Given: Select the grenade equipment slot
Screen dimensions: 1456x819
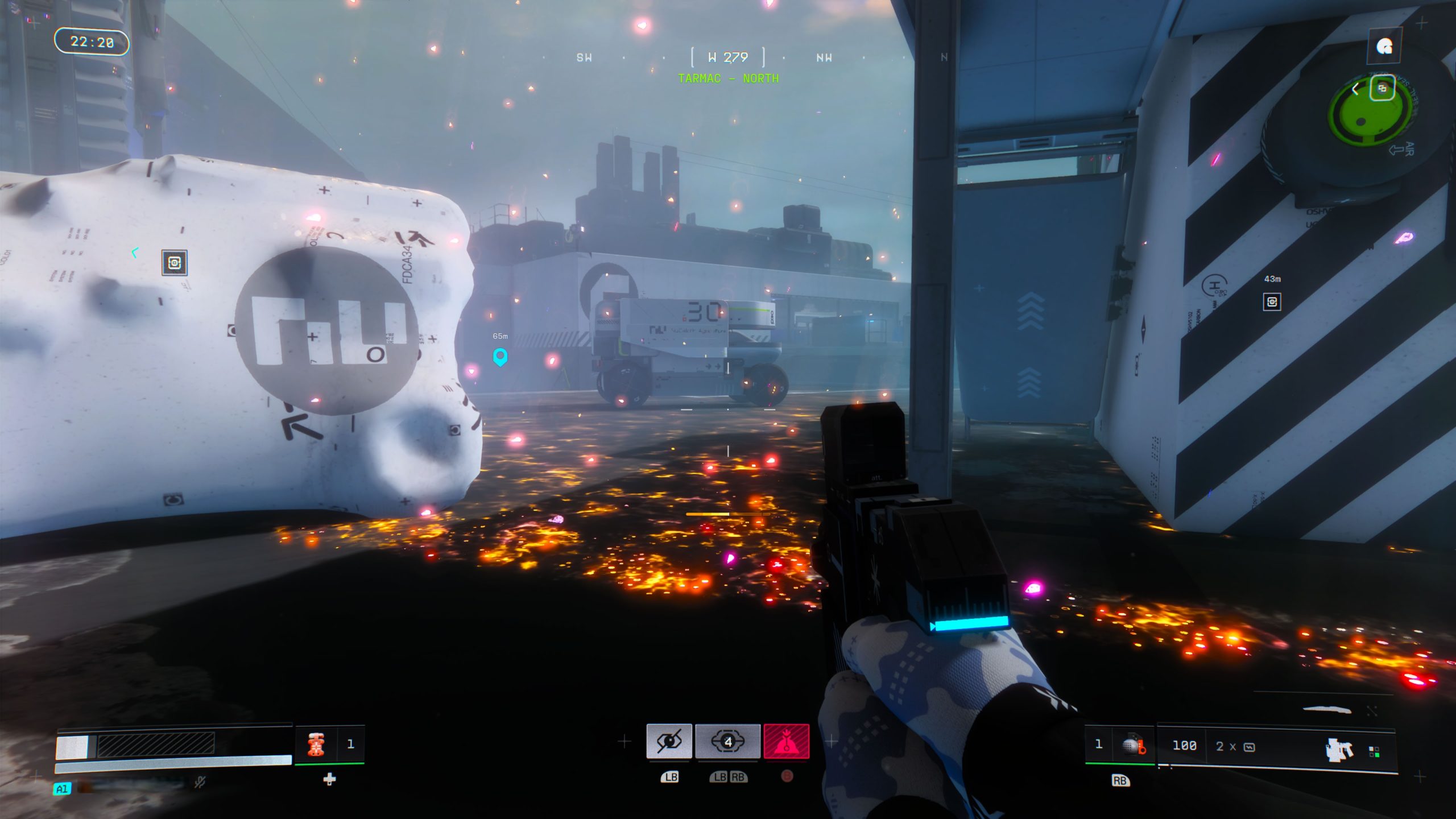Looking at the screenshot, I should (1132, 745).
